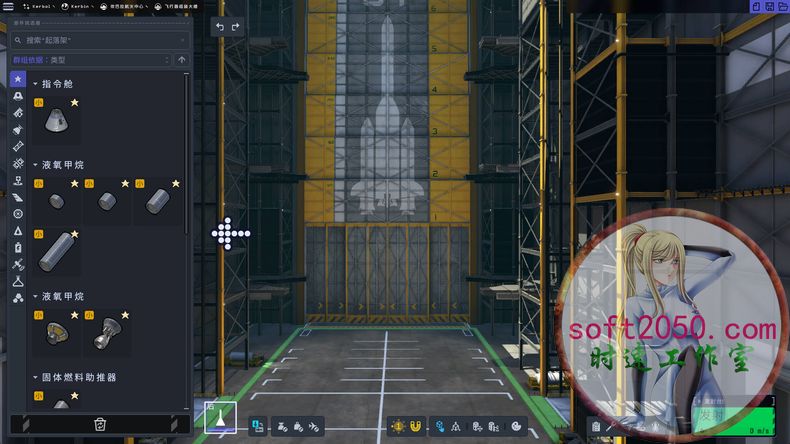This screenshot has height=444, width=790.
Task: Click the parts search field
Action: (100, 40)
